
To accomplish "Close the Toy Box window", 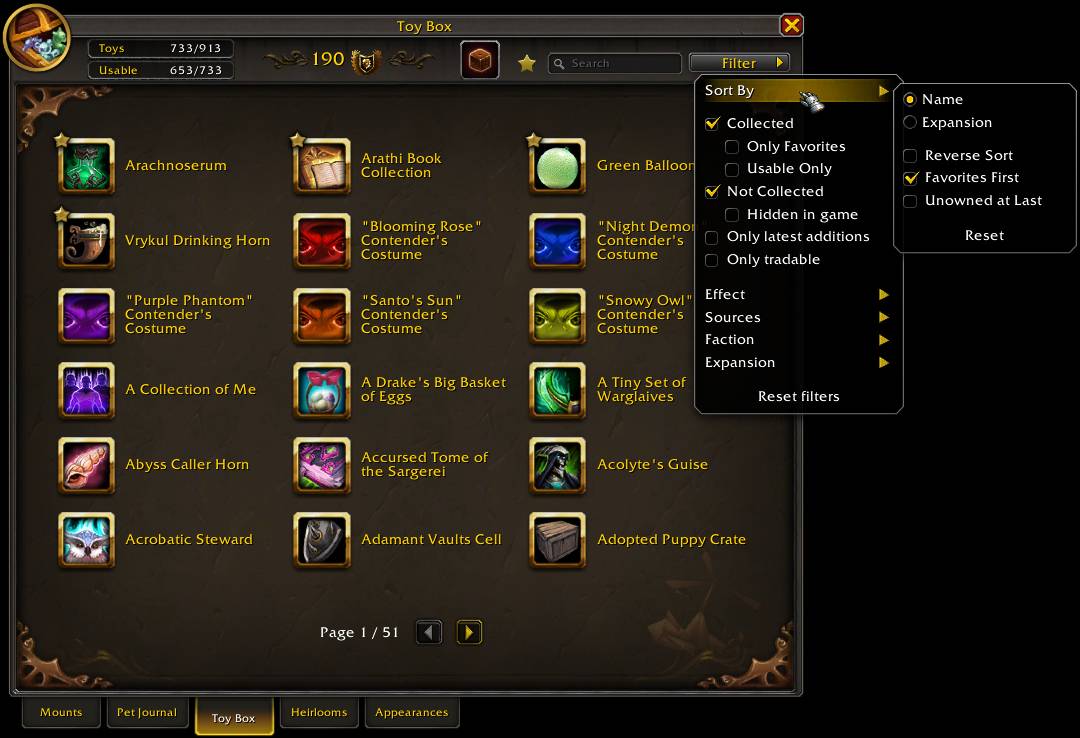I will coord(791,25).
